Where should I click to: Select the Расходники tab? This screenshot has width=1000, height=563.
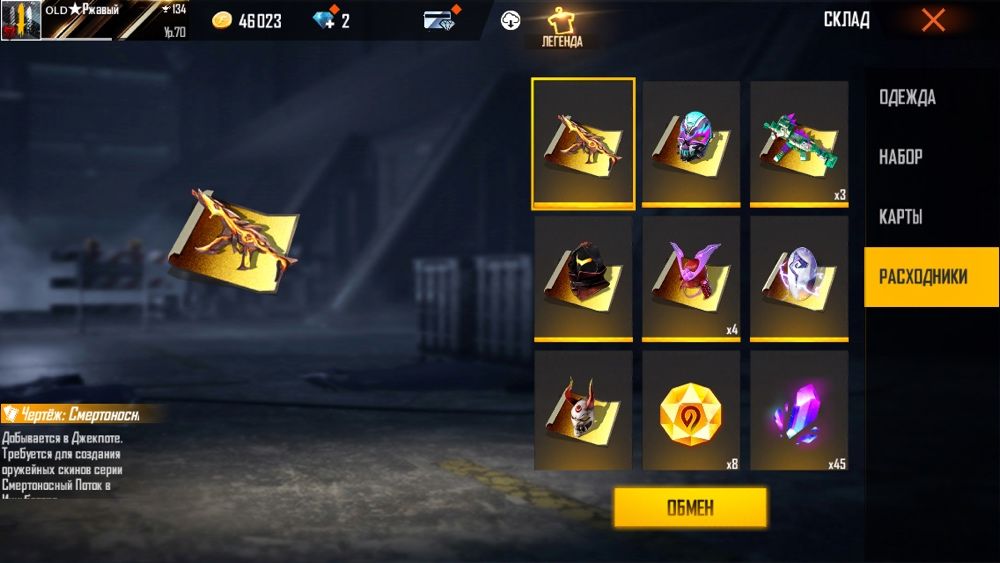923,277
